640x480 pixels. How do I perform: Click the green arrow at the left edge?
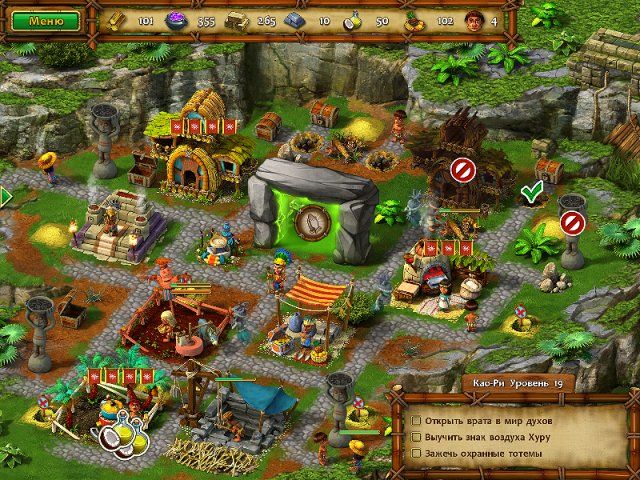pos(5,196)
